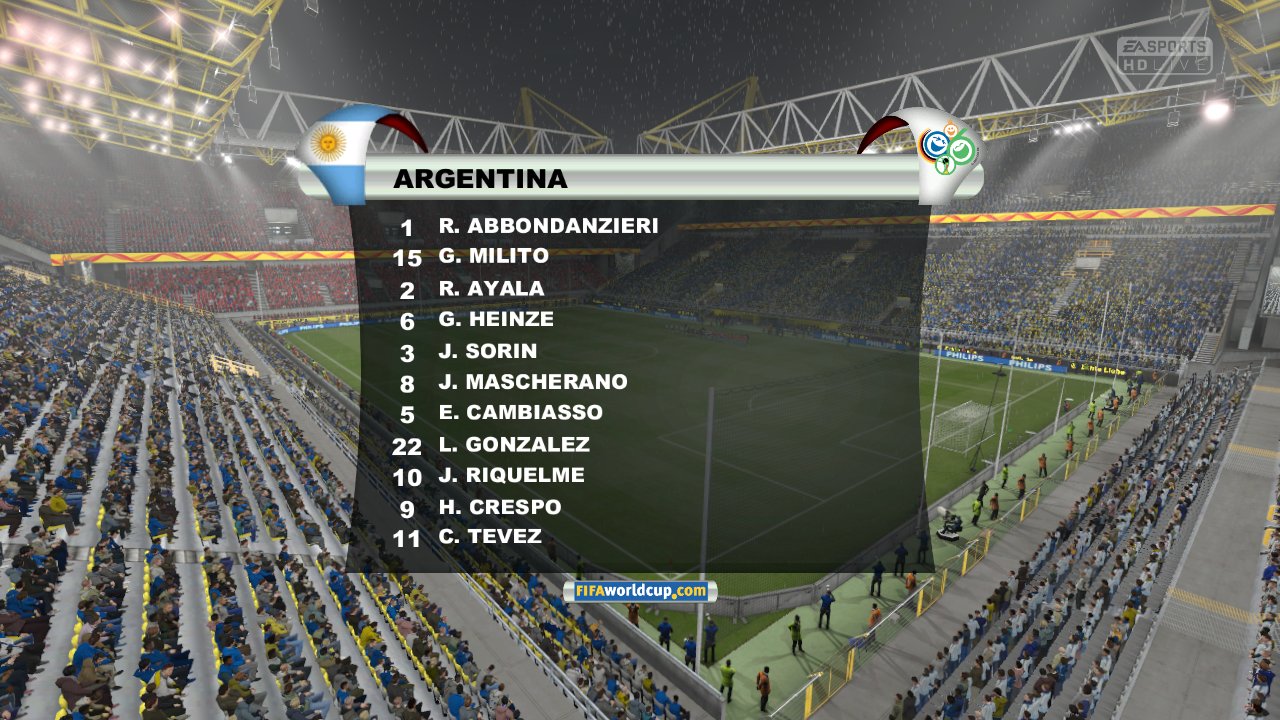The height and width of the screenshot is (720, 1280).
Task: Pick J. Sorin in the lineup
Action: [487, 351]
